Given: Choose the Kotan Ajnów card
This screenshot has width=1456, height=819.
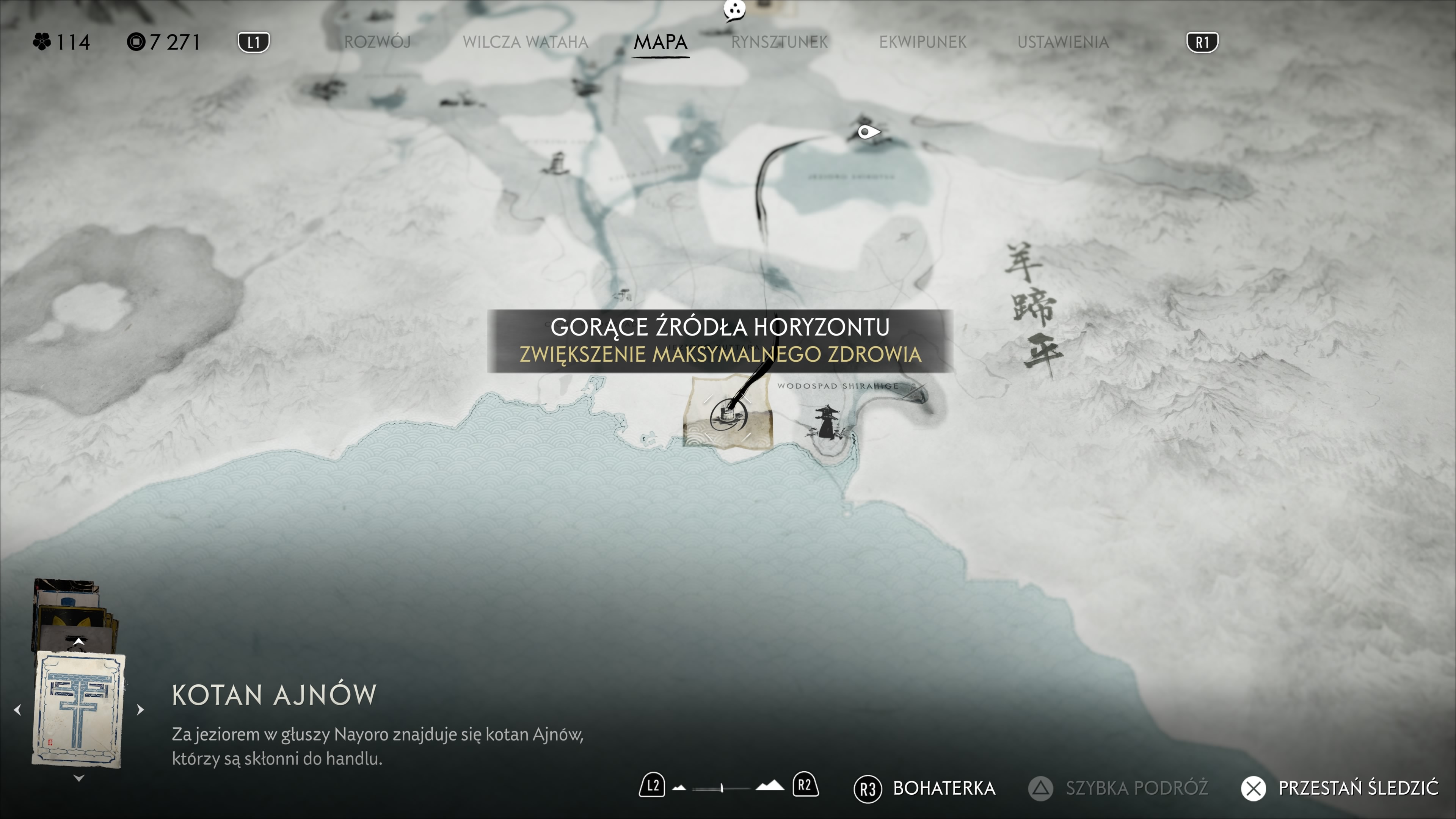Looking at the screenshot, I should pyautogui.click(x=79, y=709).
